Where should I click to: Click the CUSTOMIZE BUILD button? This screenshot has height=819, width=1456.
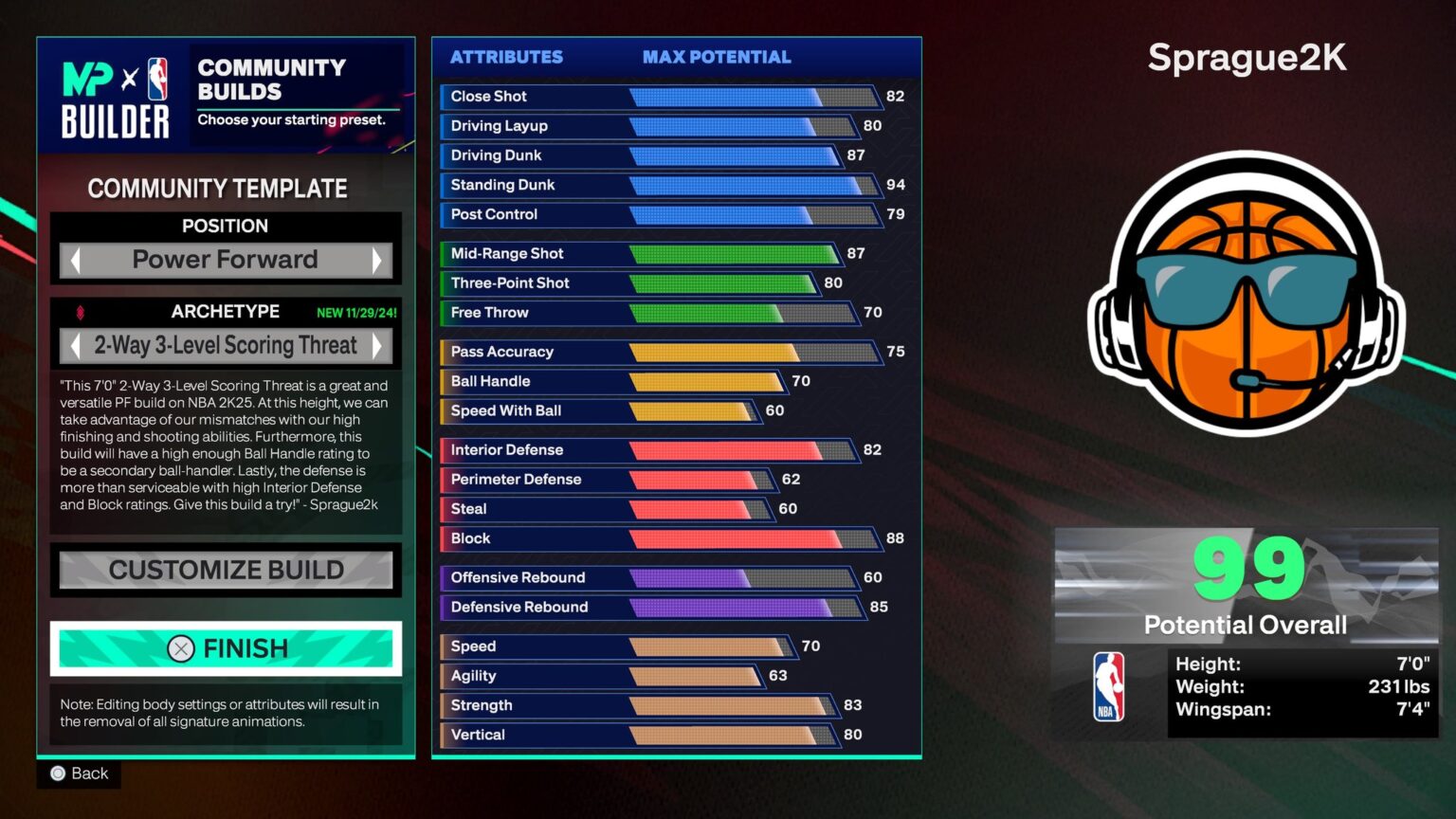(x=226, y=570)
